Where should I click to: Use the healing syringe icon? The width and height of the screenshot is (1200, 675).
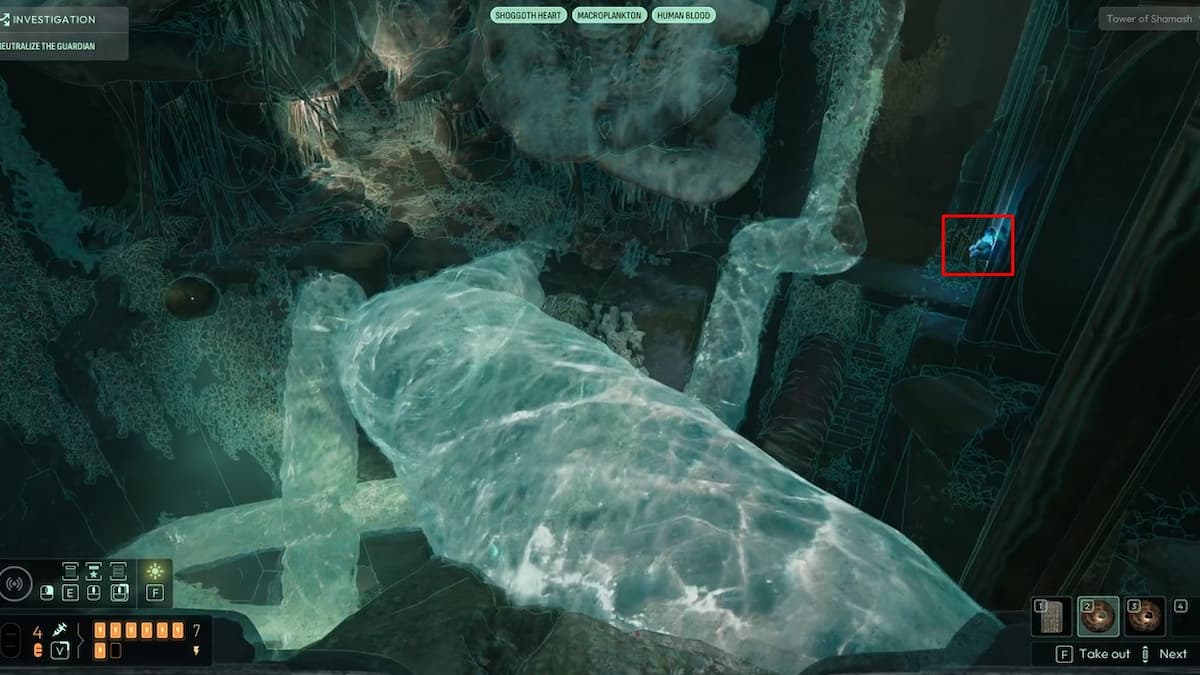pyautogui.click(x=59, y=631)
